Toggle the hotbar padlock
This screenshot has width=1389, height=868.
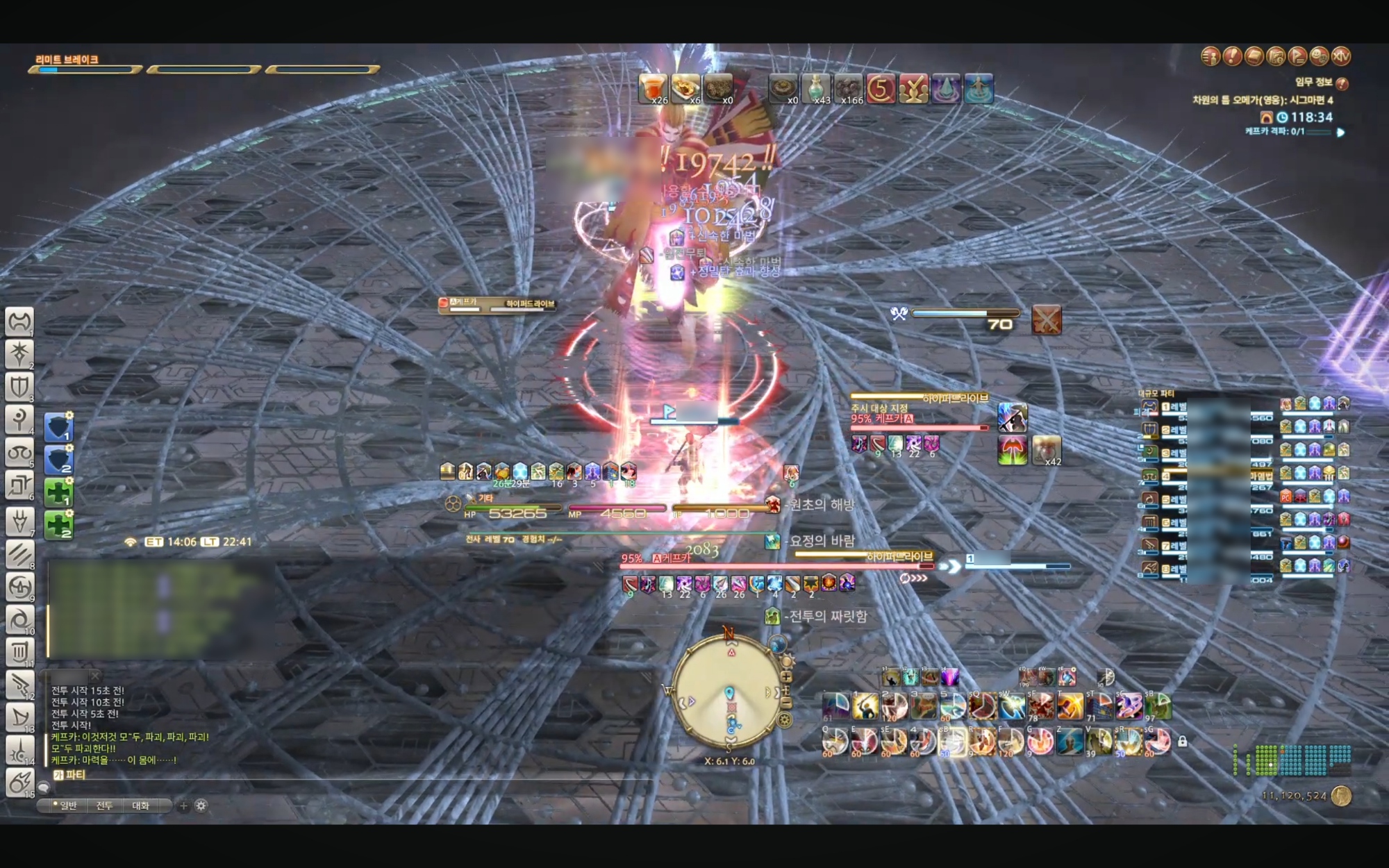click(1182, 742)
